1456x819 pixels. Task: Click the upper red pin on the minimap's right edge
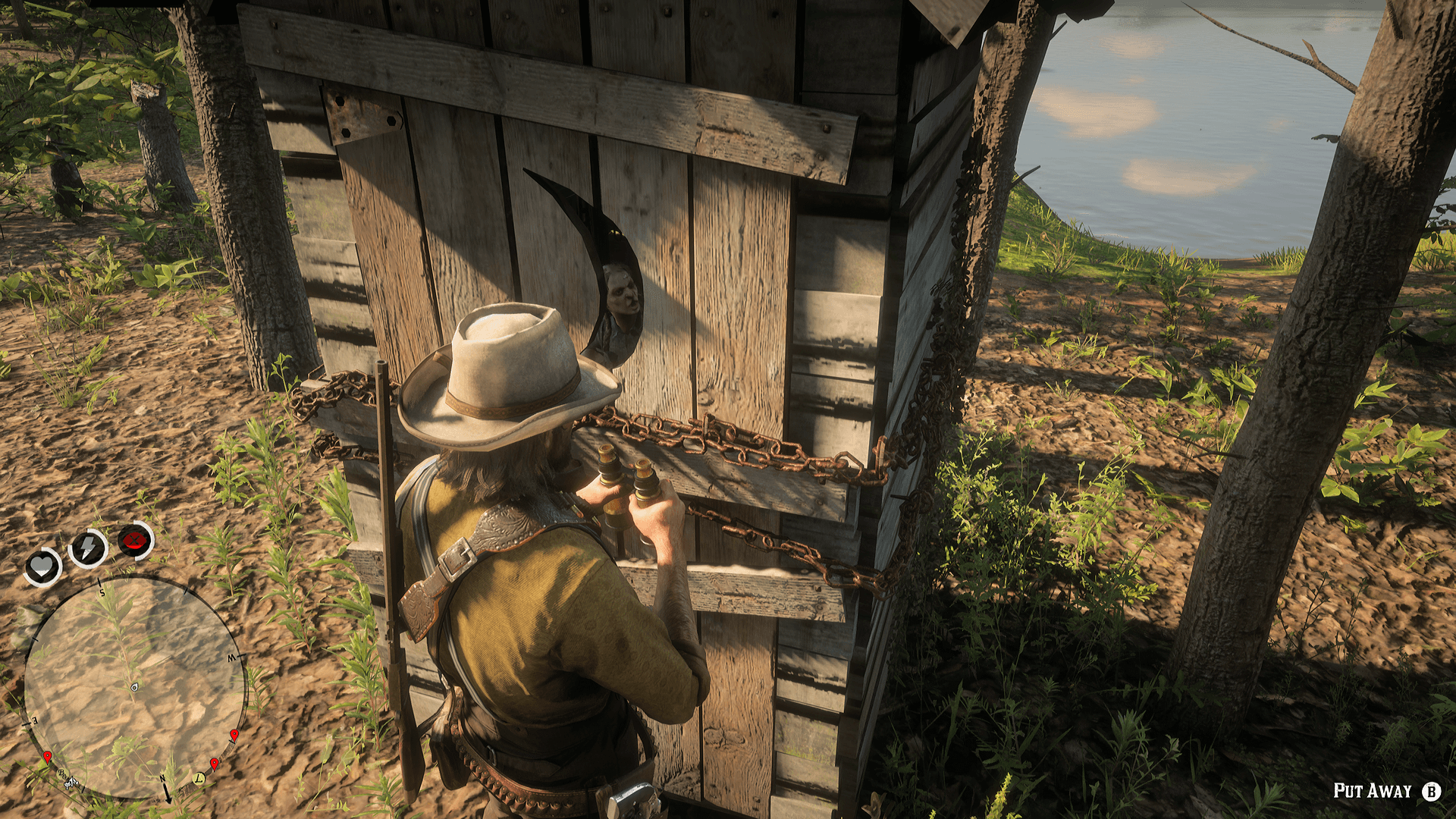coord(234,733)
